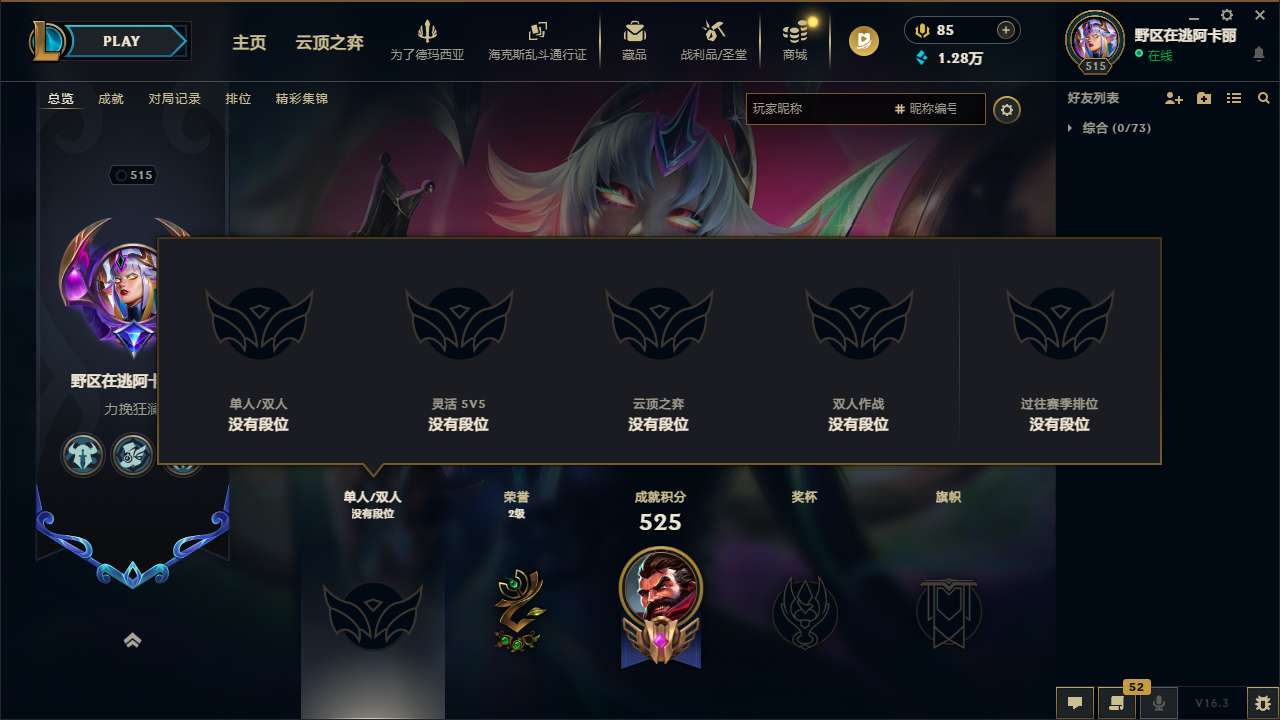Collapse profile panel with bottom chevron
1280x720 pixels.
133,639
